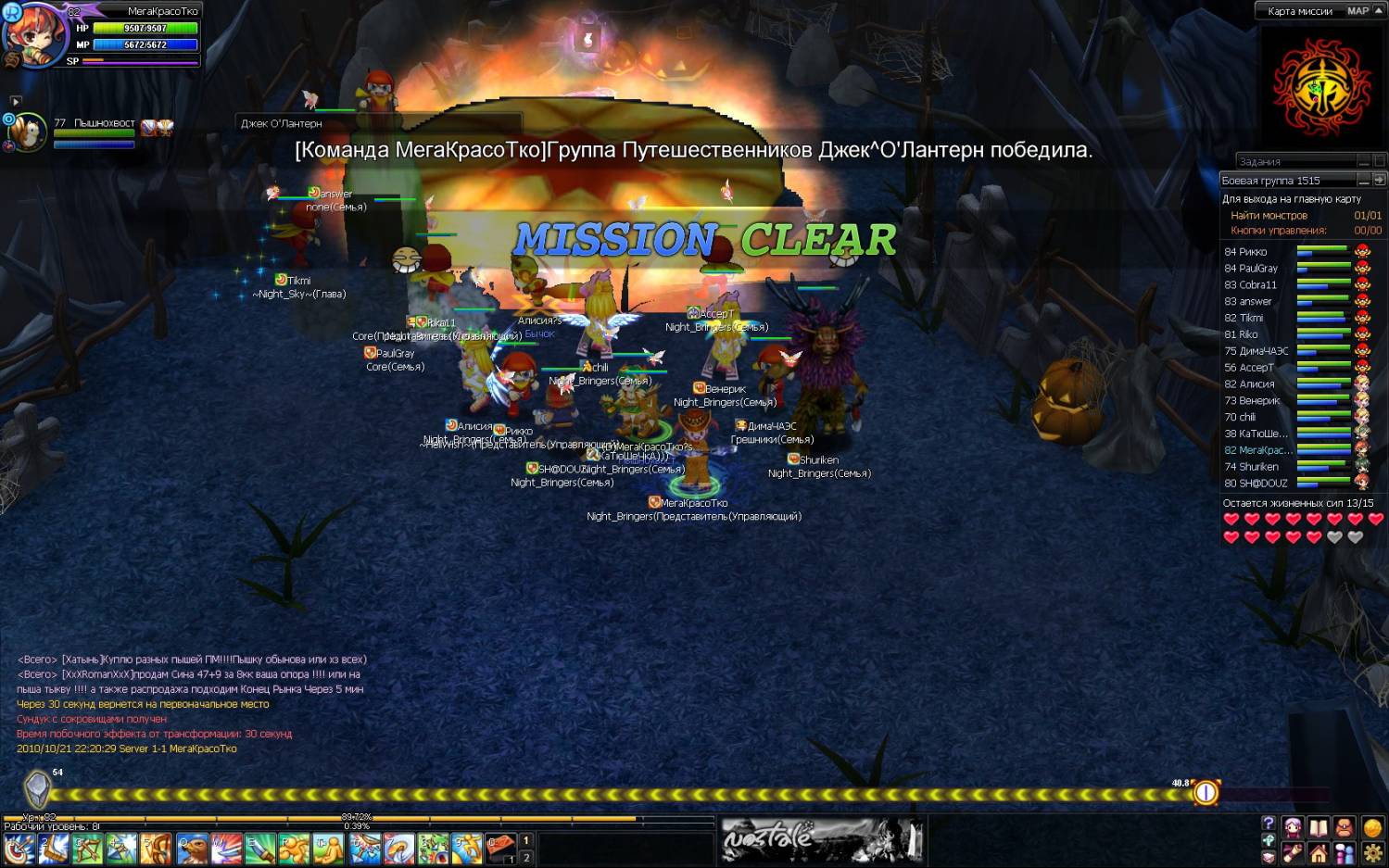The image size is (1389, 868).
Task: Minimize the Боевая группа 1515 panel
Action: pyautogui.click(x=1363, y=180)
